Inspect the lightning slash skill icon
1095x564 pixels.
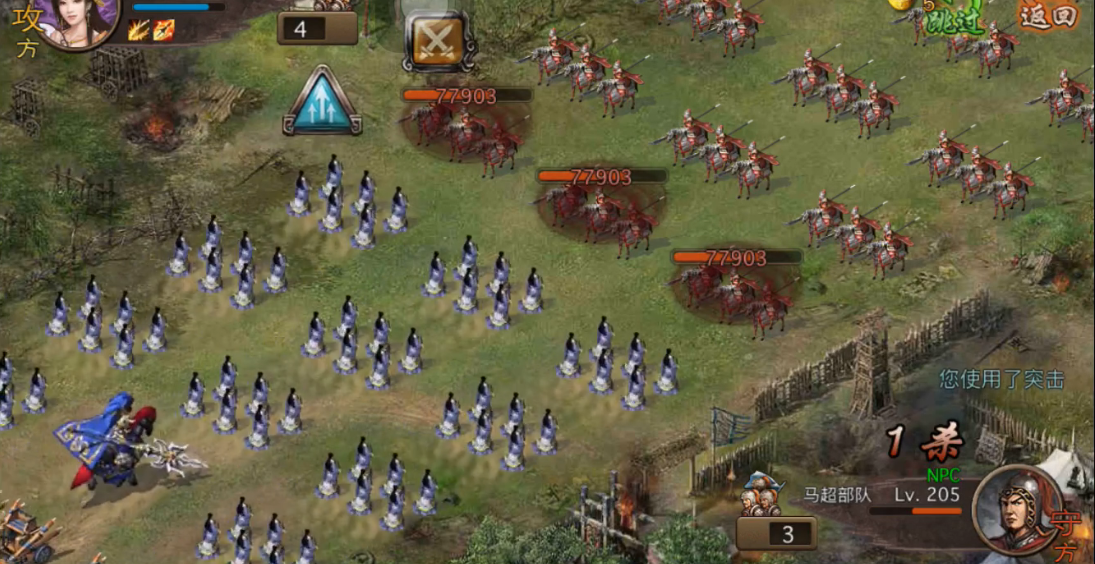coord(139,30)
